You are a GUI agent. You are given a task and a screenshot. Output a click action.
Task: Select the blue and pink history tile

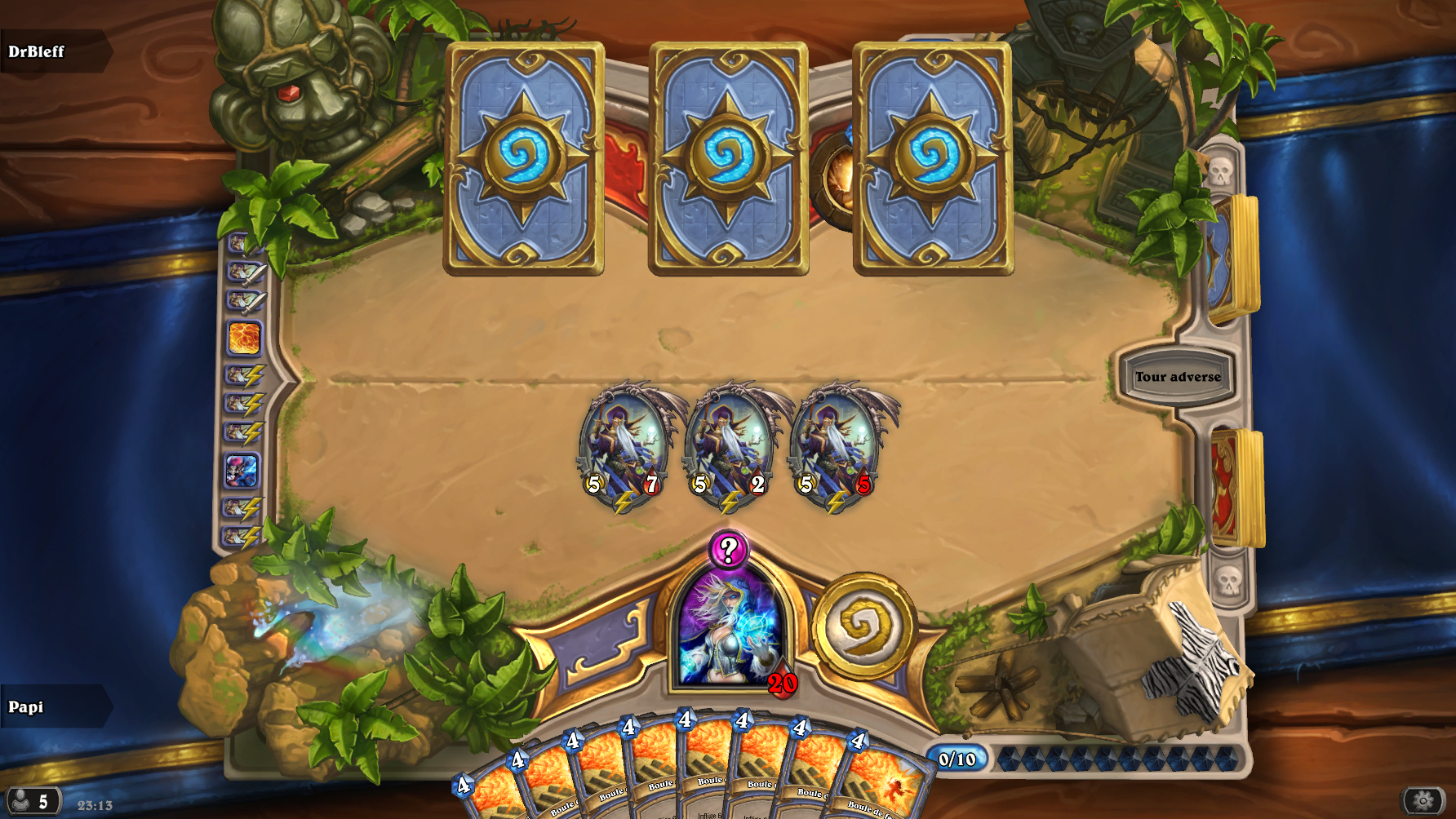coord(242,471)
